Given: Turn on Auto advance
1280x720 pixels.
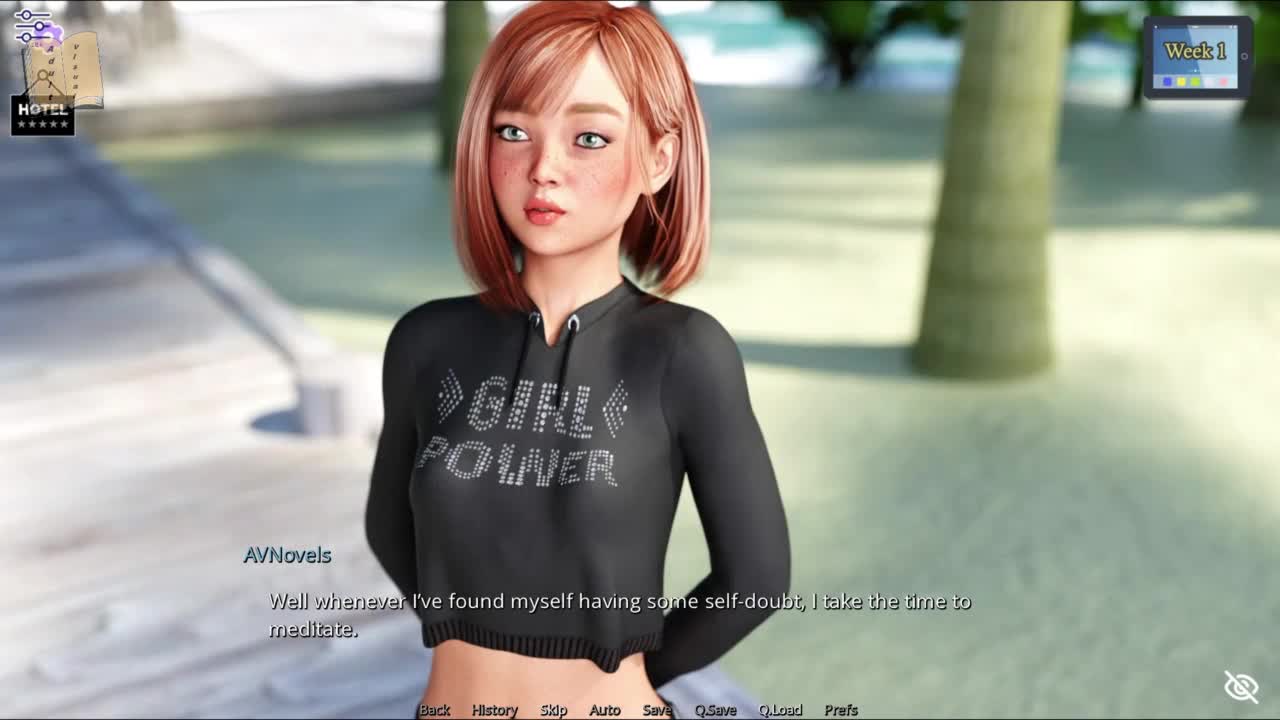Looking at the screenshot, I should point(604,710).
